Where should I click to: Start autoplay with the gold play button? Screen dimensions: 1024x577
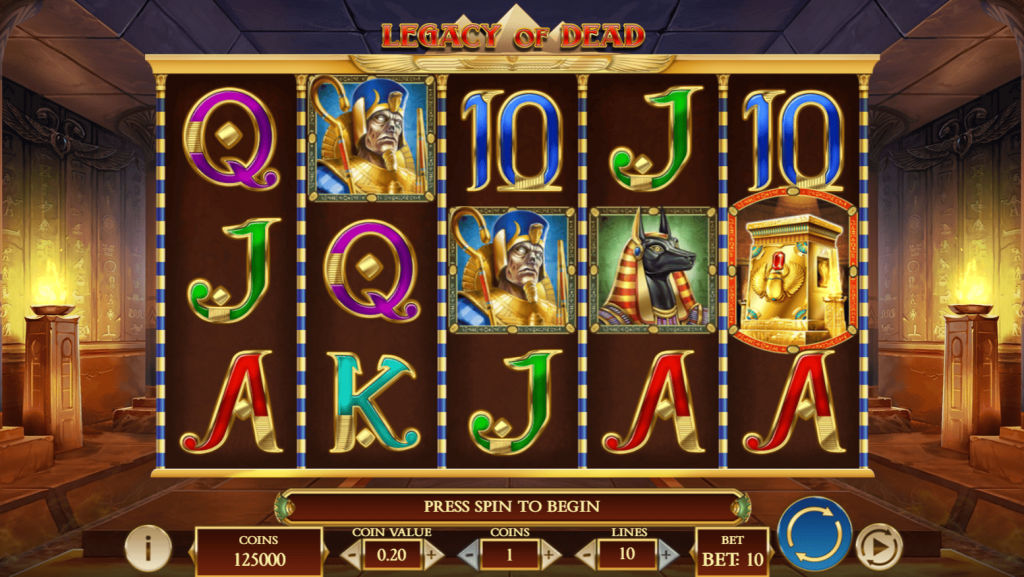(879, 546)
